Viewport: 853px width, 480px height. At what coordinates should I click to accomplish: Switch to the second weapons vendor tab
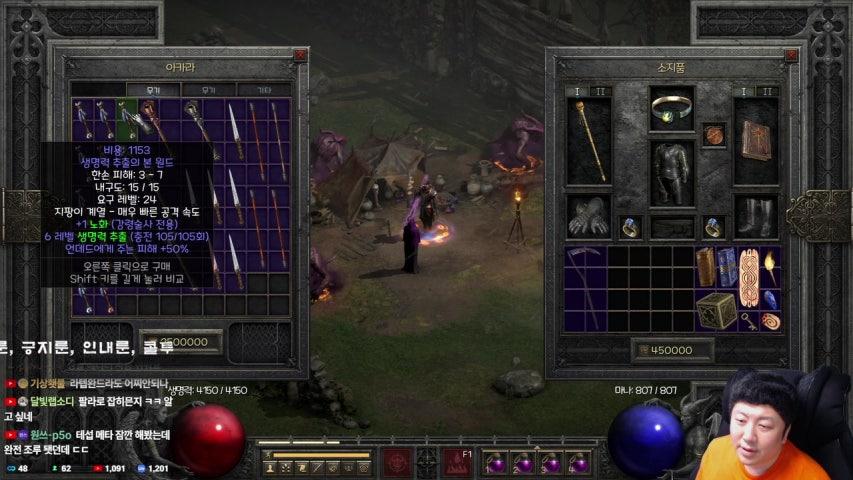click(209, 90)
